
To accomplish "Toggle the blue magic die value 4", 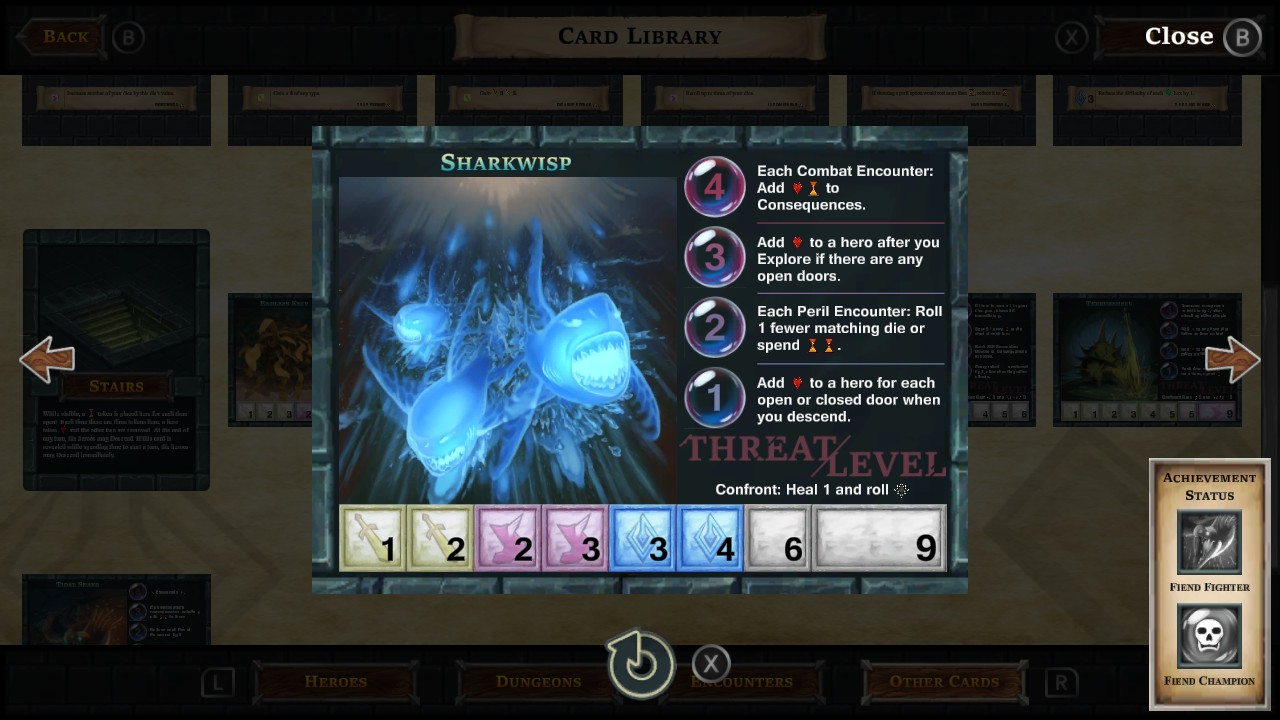I will tap(710, 538).
